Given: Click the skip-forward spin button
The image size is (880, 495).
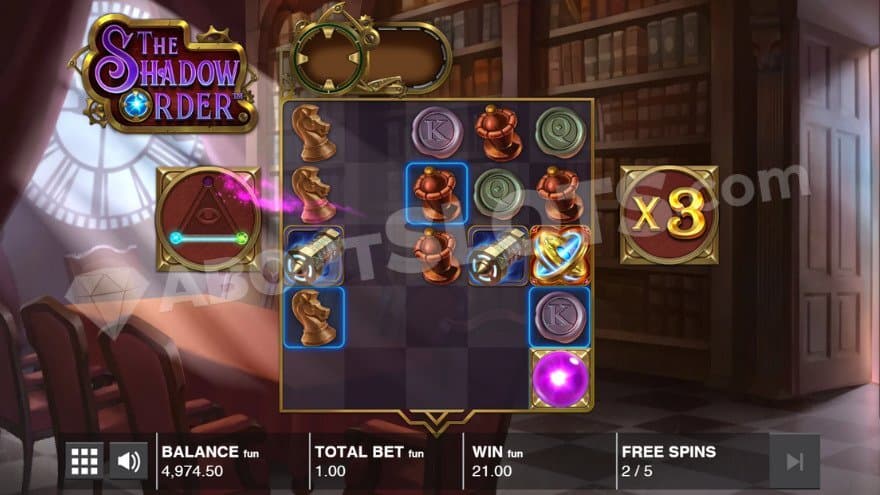Looking at the screenshot, I should (x=794, y=461).
